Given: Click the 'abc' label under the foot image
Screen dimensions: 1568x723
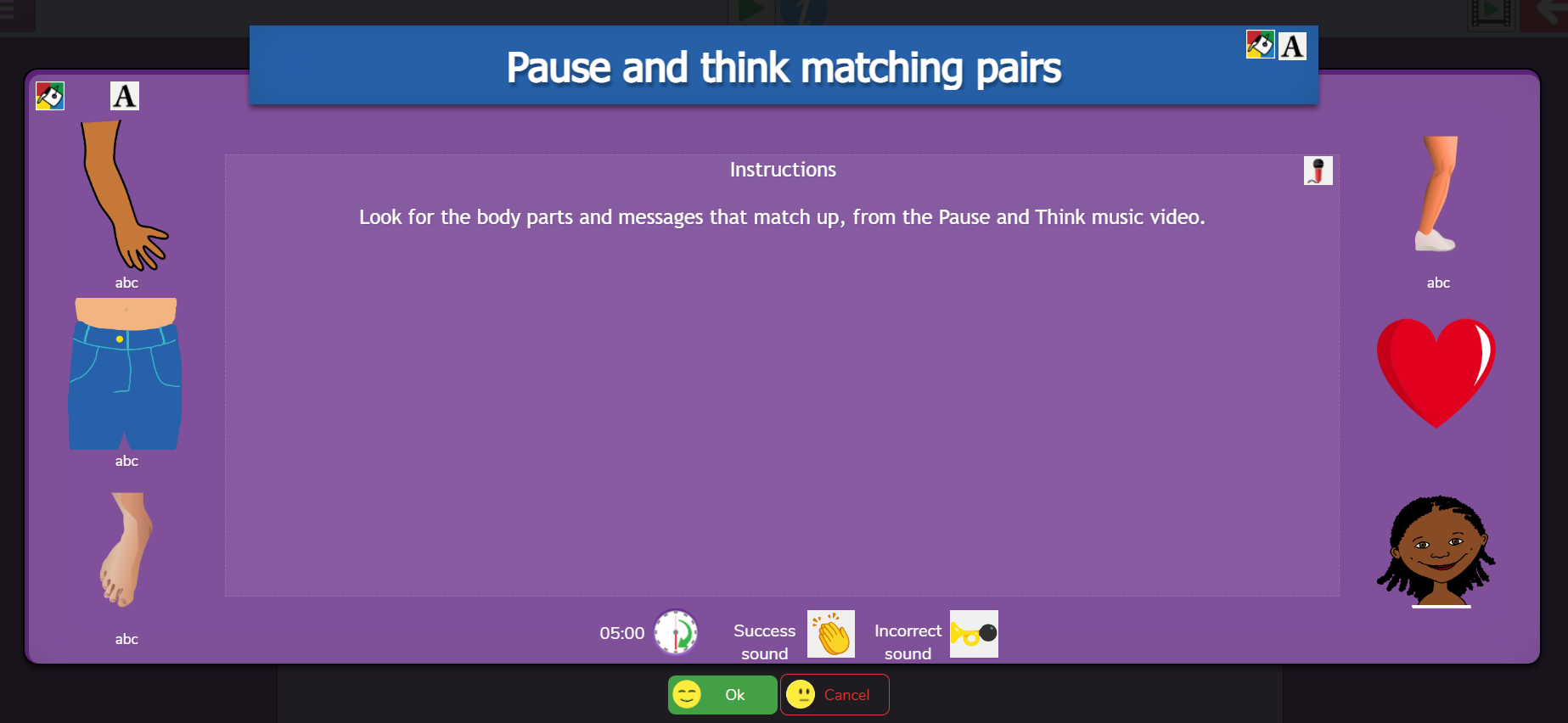Looking at the screenshot, I should [x=126, y=639].
